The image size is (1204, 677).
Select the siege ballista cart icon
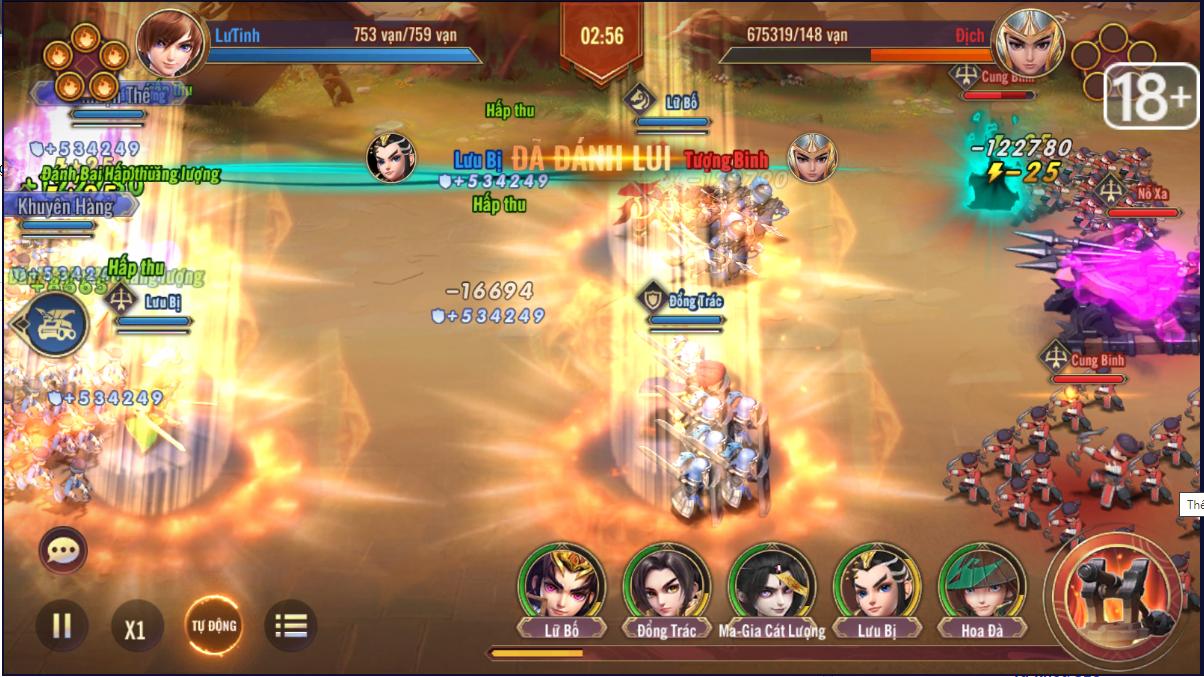tap(51, 325)
